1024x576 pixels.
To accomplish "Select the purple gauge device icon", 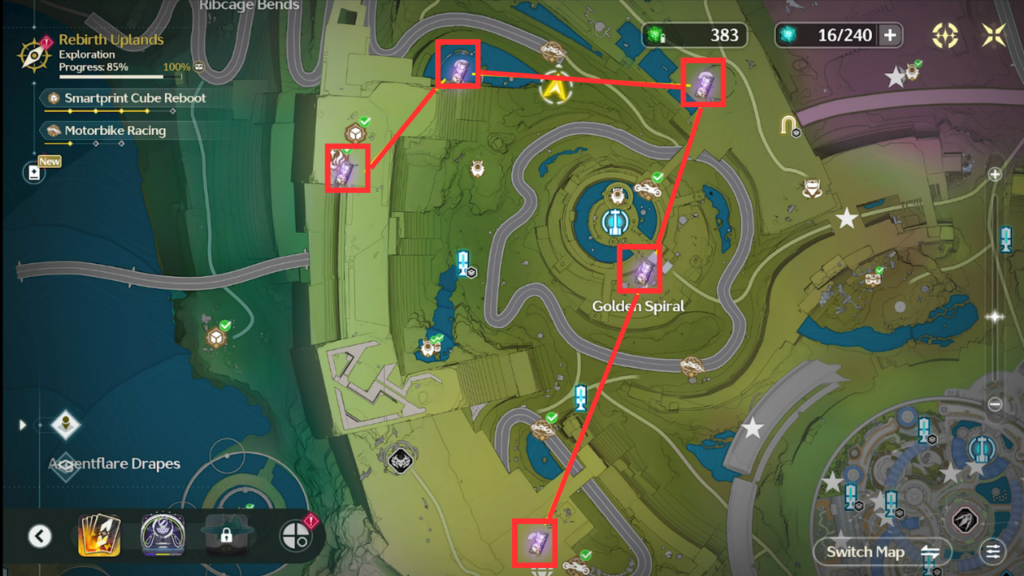I will [161, 535].
